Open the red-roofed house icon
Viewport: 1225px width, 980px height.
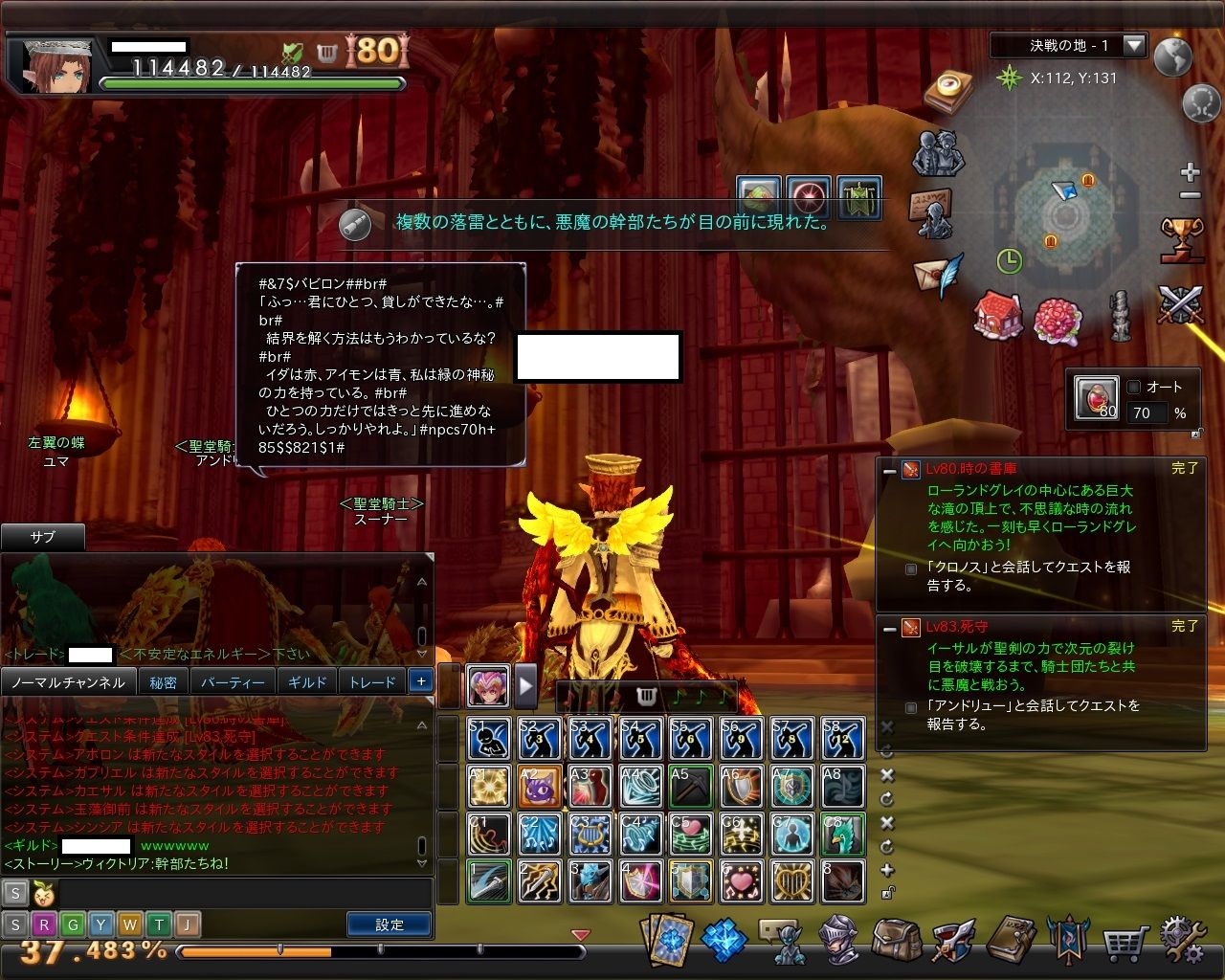(997, 315)
